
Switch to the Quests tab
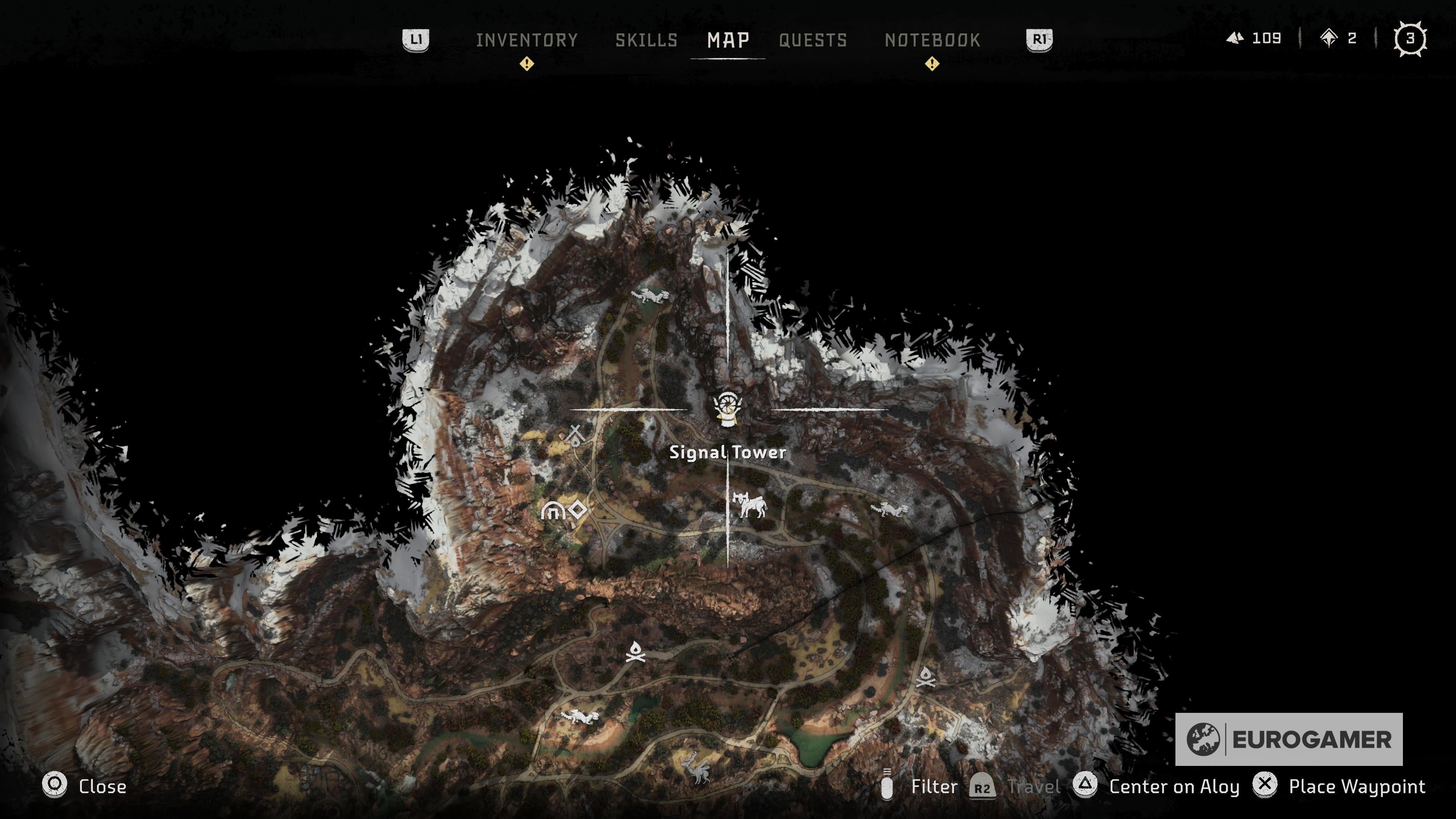tap(813, 40)
